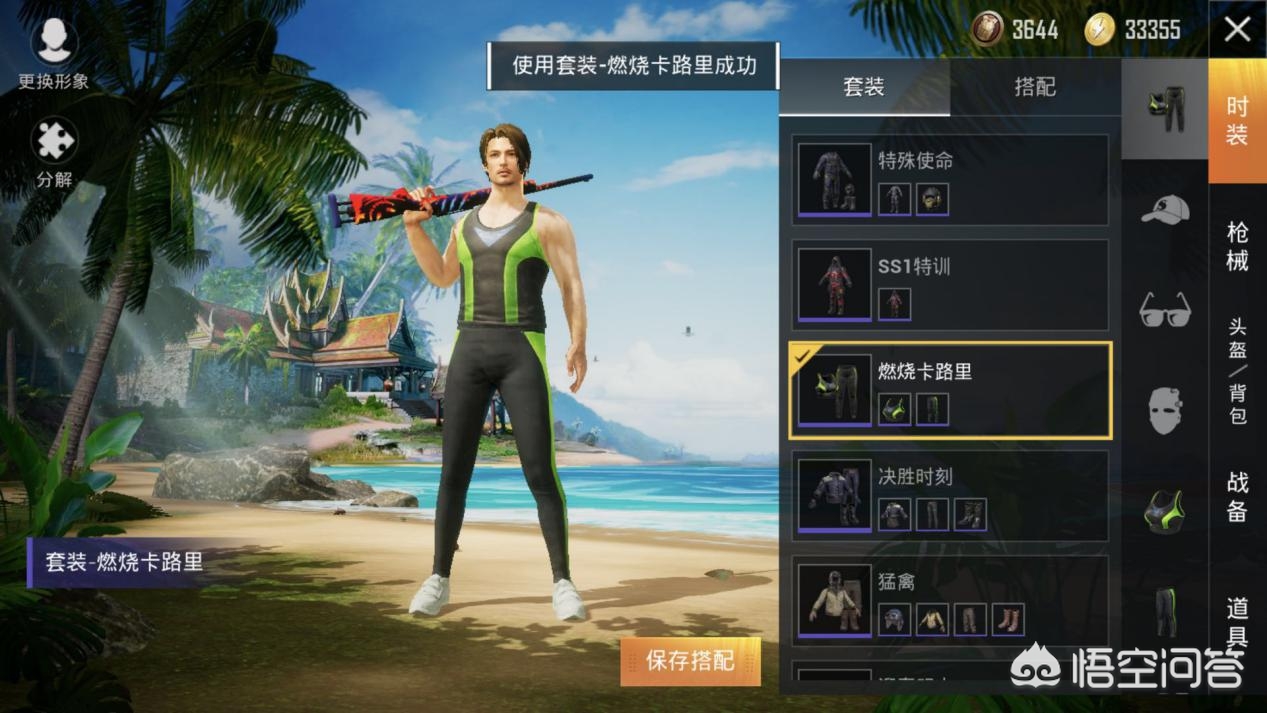Screen dimensions: 1267x713
Task: Switch to the 头盔/背包 category
Action: click(1238, 371)
